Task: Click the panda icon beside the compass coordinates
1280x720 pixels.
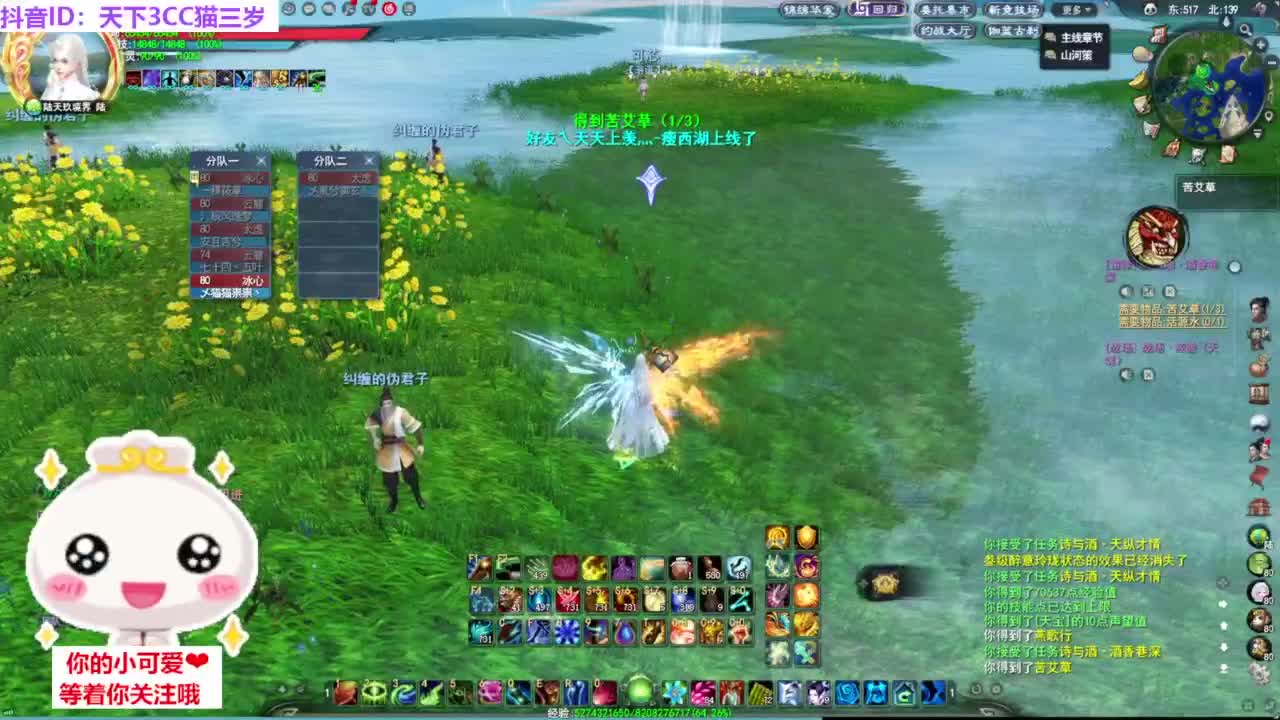Action: (x=1151, y=8)
